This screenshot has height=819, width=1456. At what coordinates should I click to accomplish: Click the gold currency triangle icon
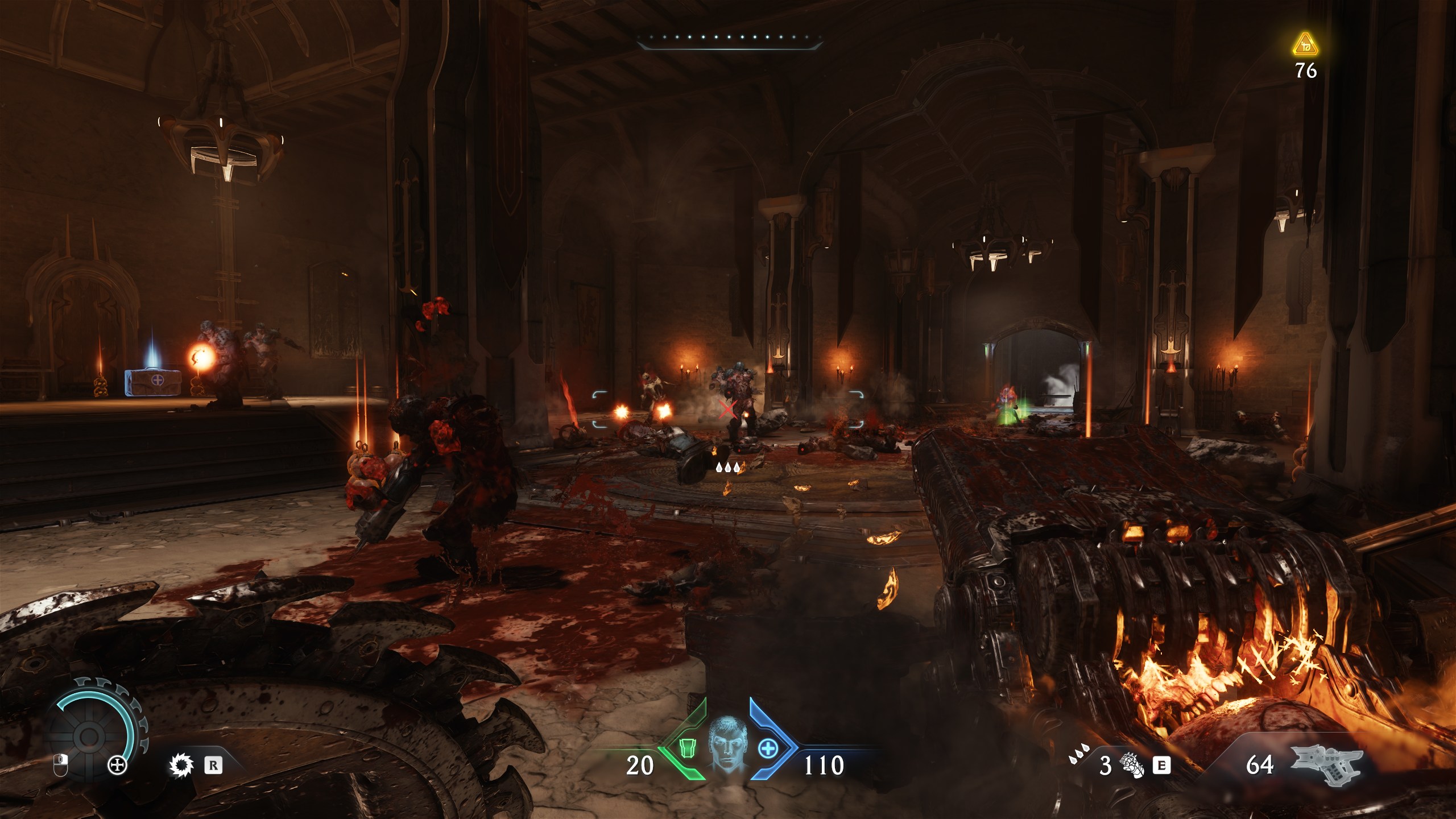(1305, 45)
